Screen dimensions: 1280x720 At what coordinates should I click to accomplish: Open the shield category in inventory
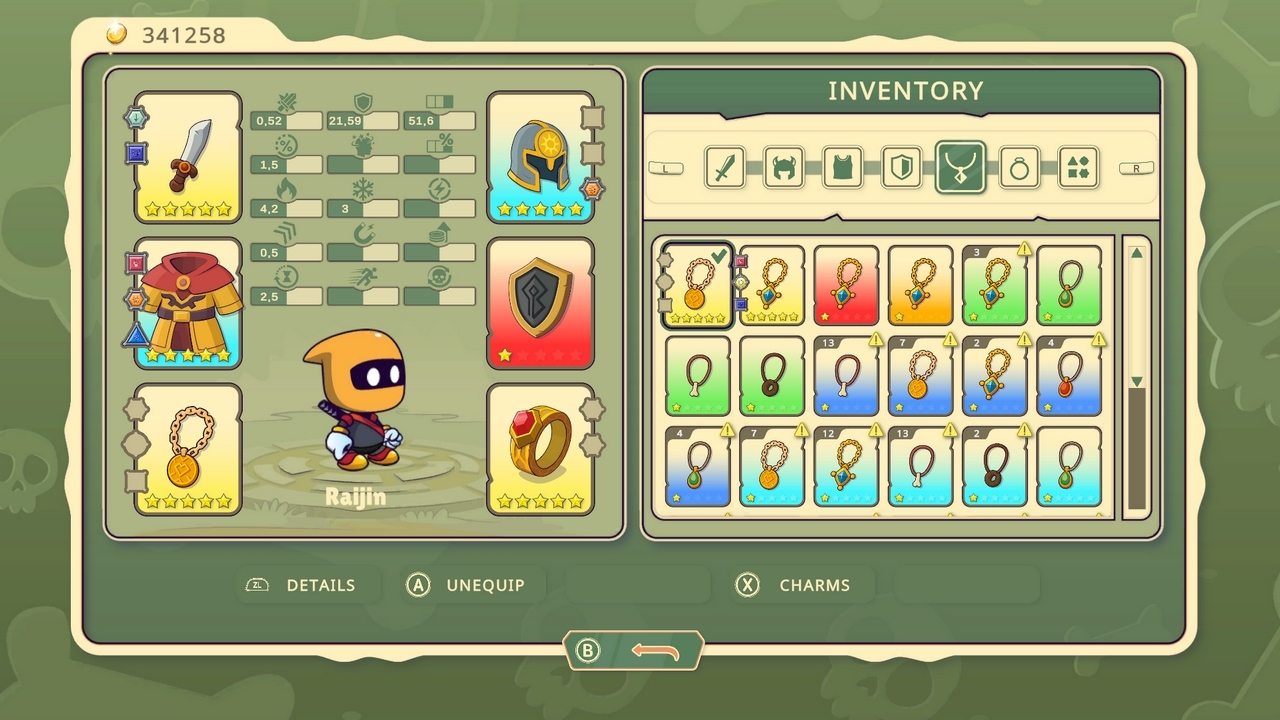(x=902, y=168)
